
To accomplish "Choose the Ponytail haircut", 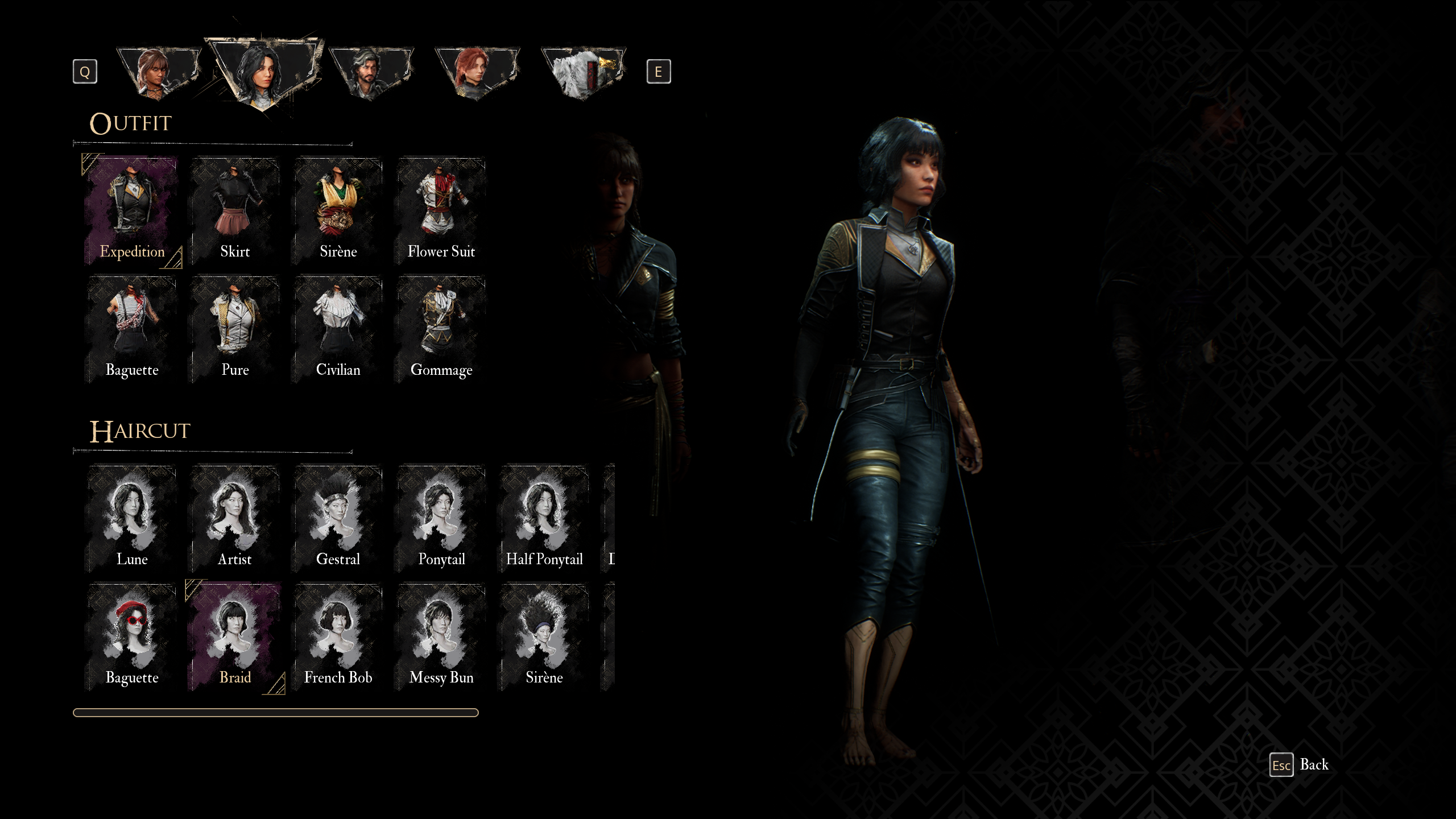I will click(x=441, y=518).
